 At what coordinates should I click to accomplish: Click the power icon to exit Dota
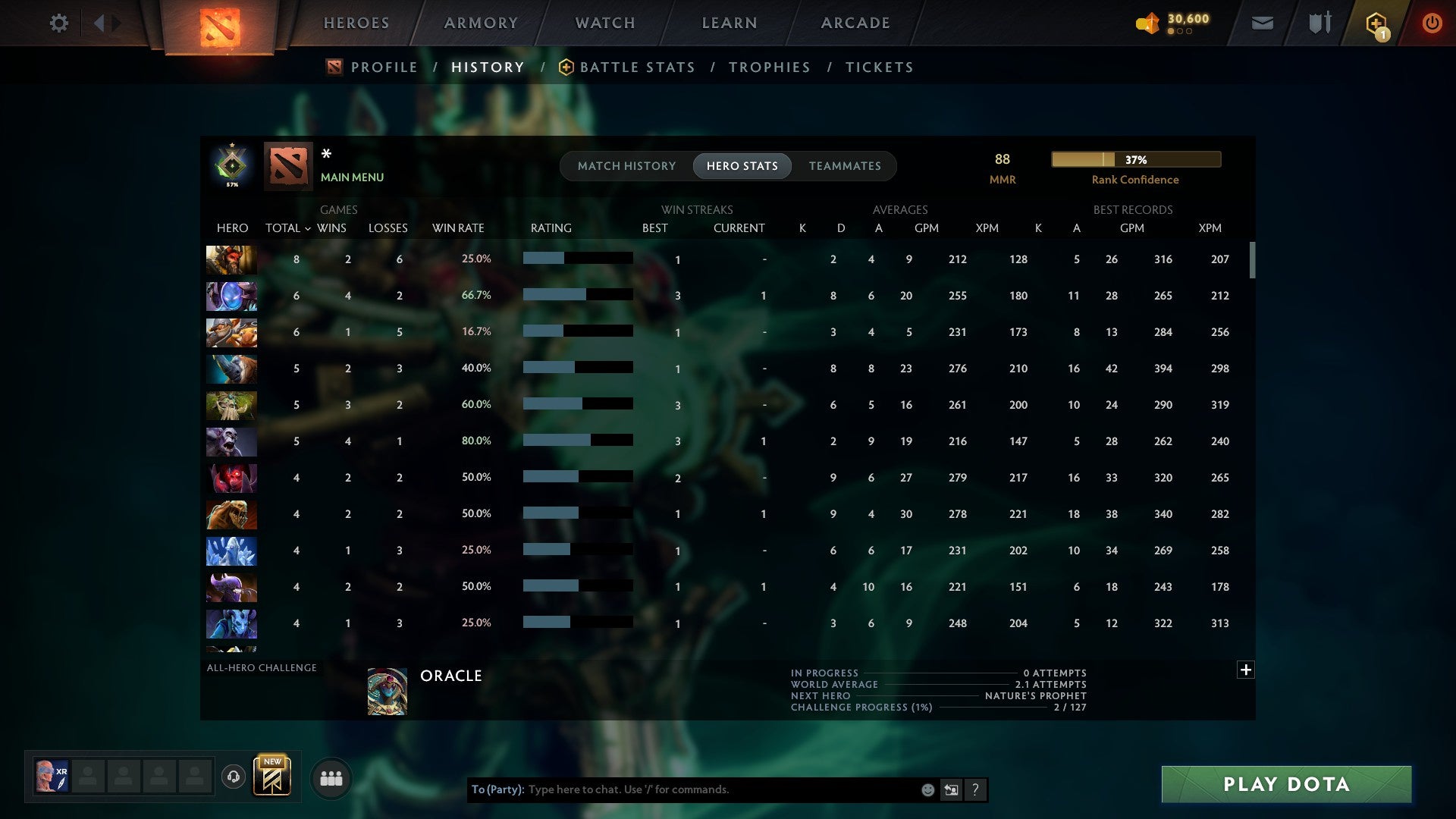click(x=1432, y=23)
